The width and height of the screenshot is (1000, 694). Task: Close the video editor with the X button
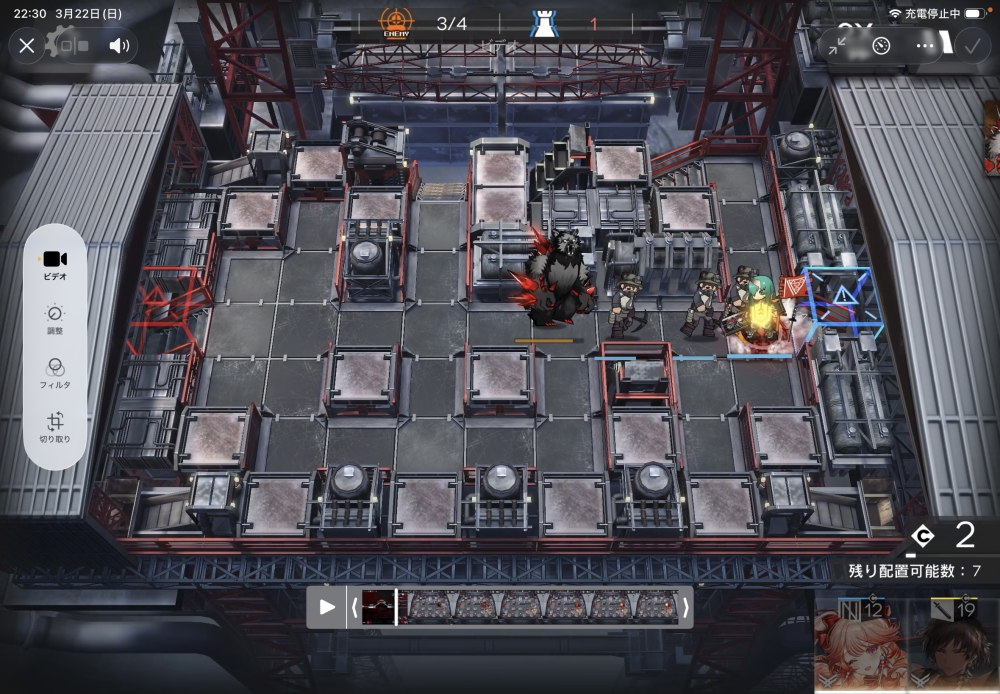click(27, 45)
